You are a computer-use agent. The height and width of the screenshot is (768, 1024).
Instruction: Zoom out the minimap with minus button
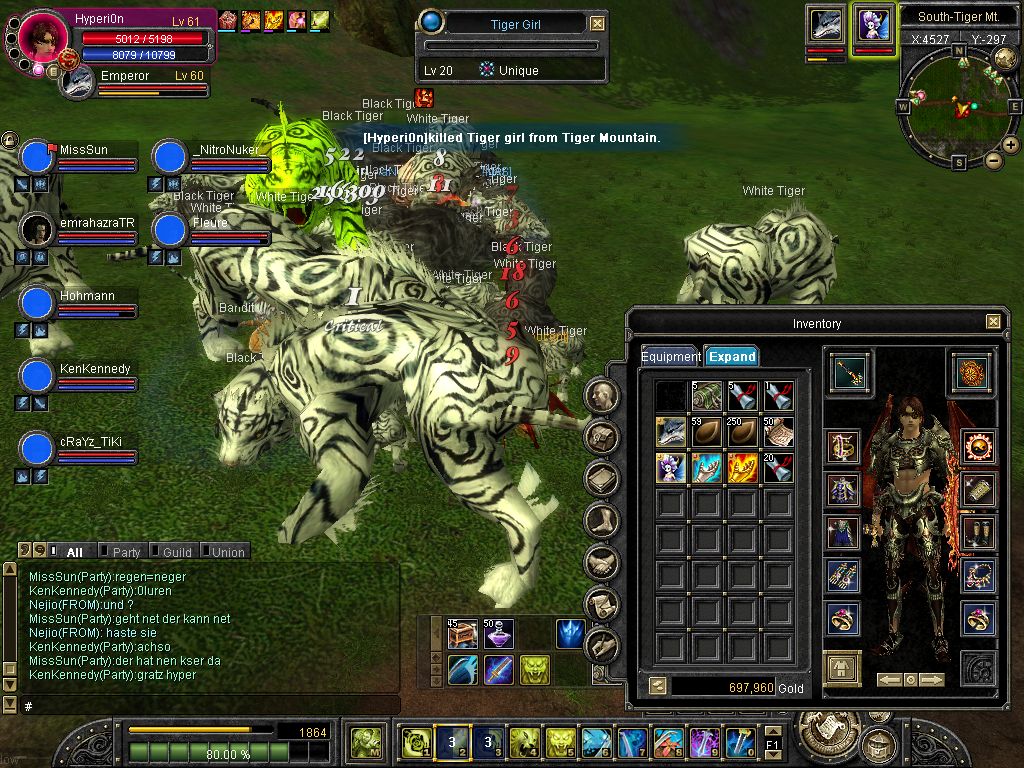994,160
